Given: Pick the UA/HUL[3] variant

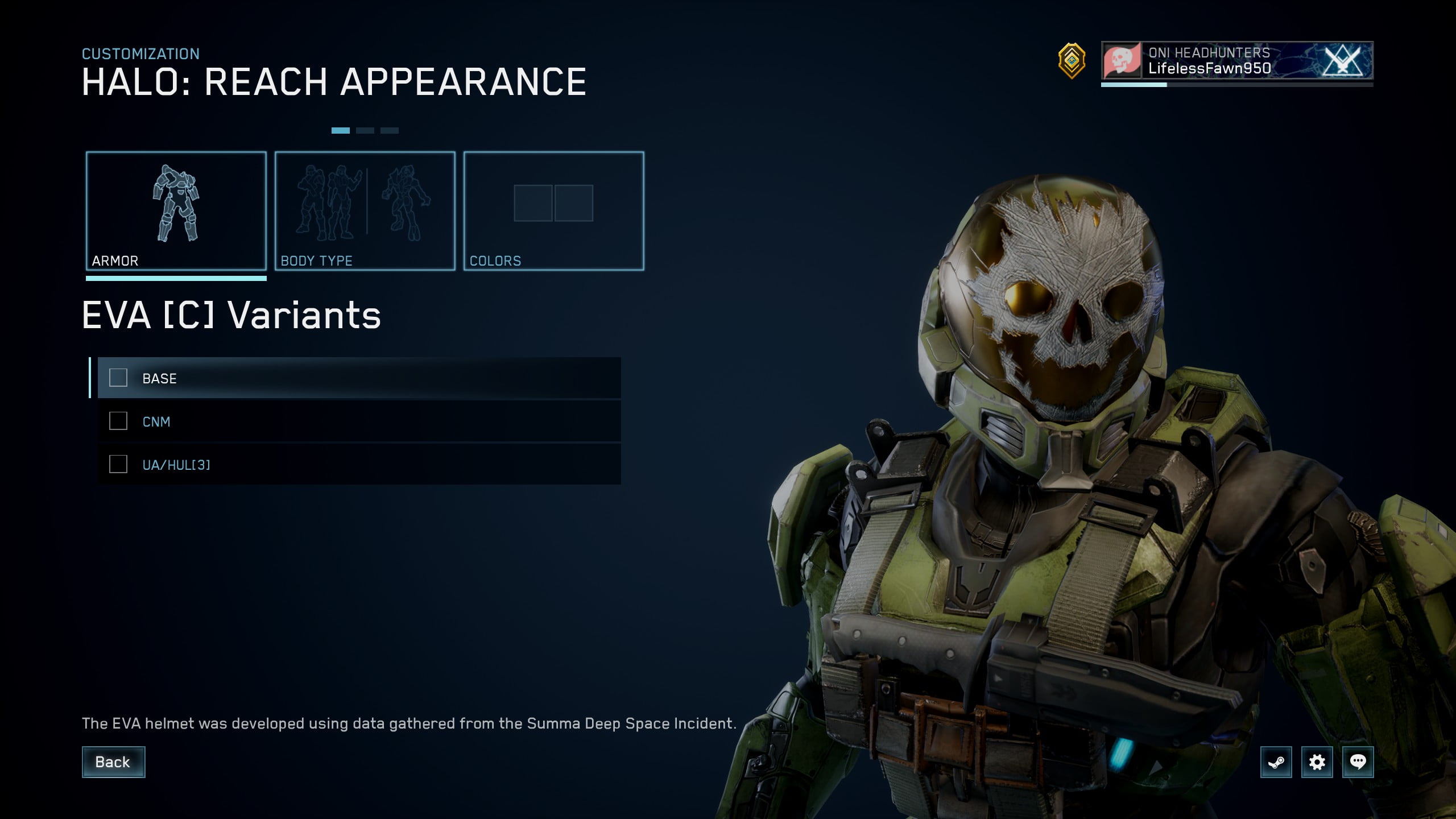Looking at the screenshot, I should 358,465.
